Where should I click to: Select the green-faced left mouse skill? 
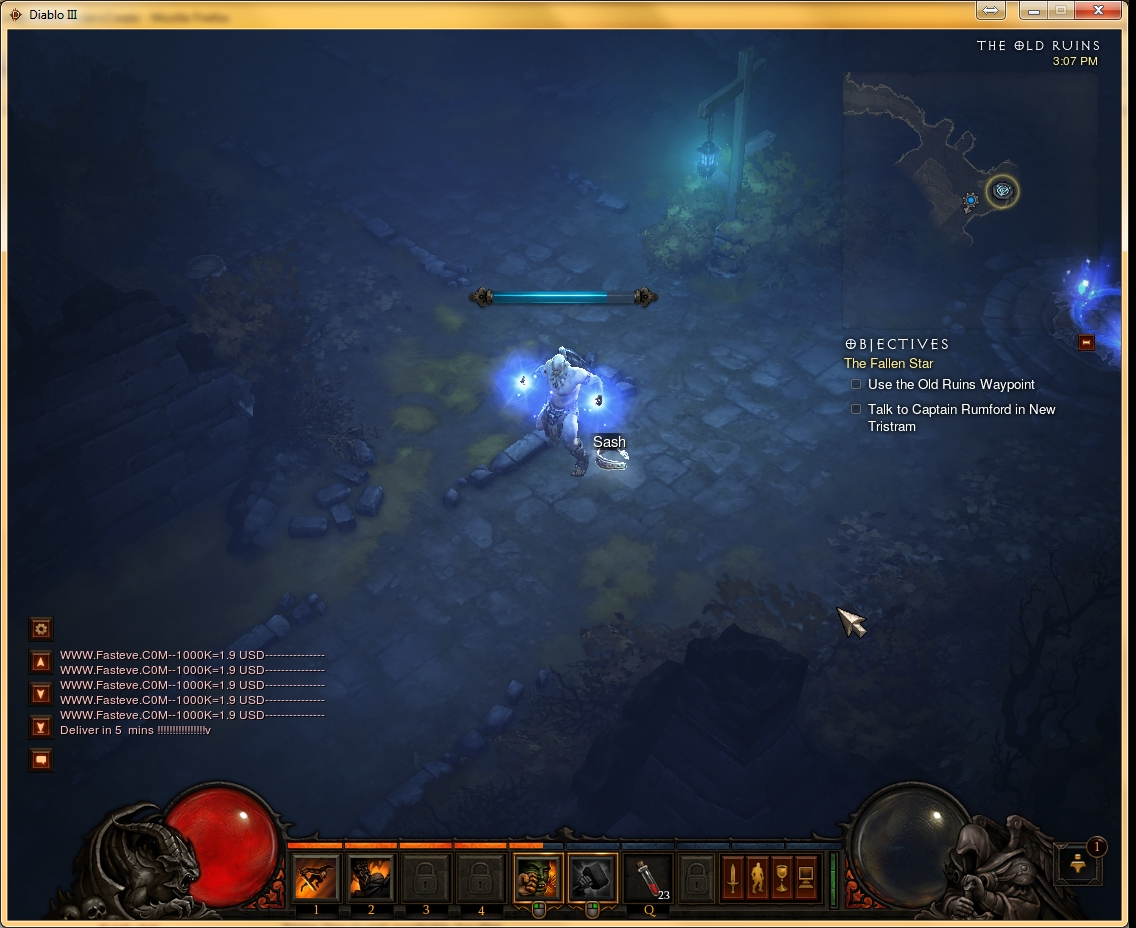click(538, 878)
